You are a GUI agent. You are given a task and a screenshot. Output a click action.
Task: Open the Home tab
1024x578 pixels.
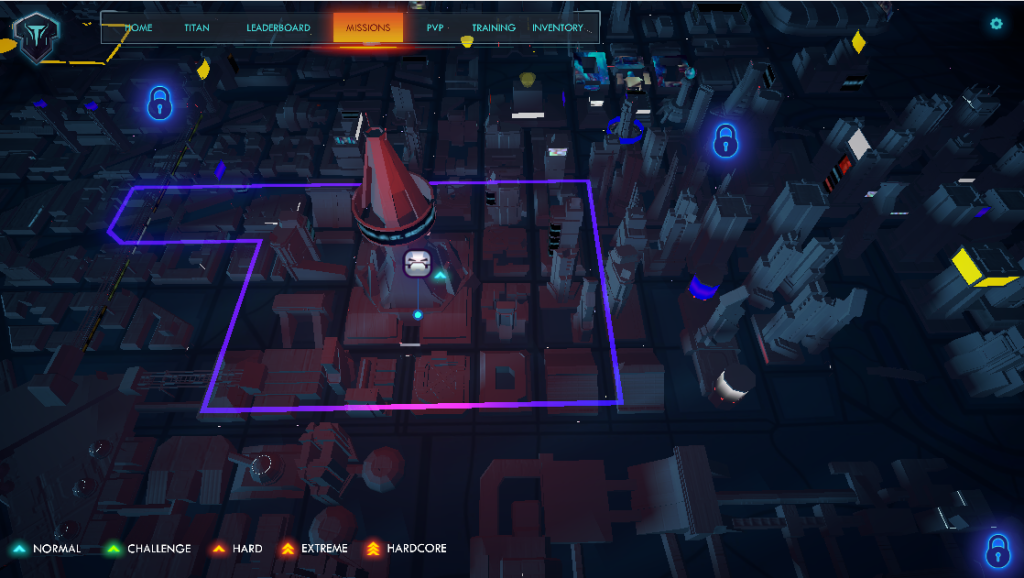coord(139,28)
